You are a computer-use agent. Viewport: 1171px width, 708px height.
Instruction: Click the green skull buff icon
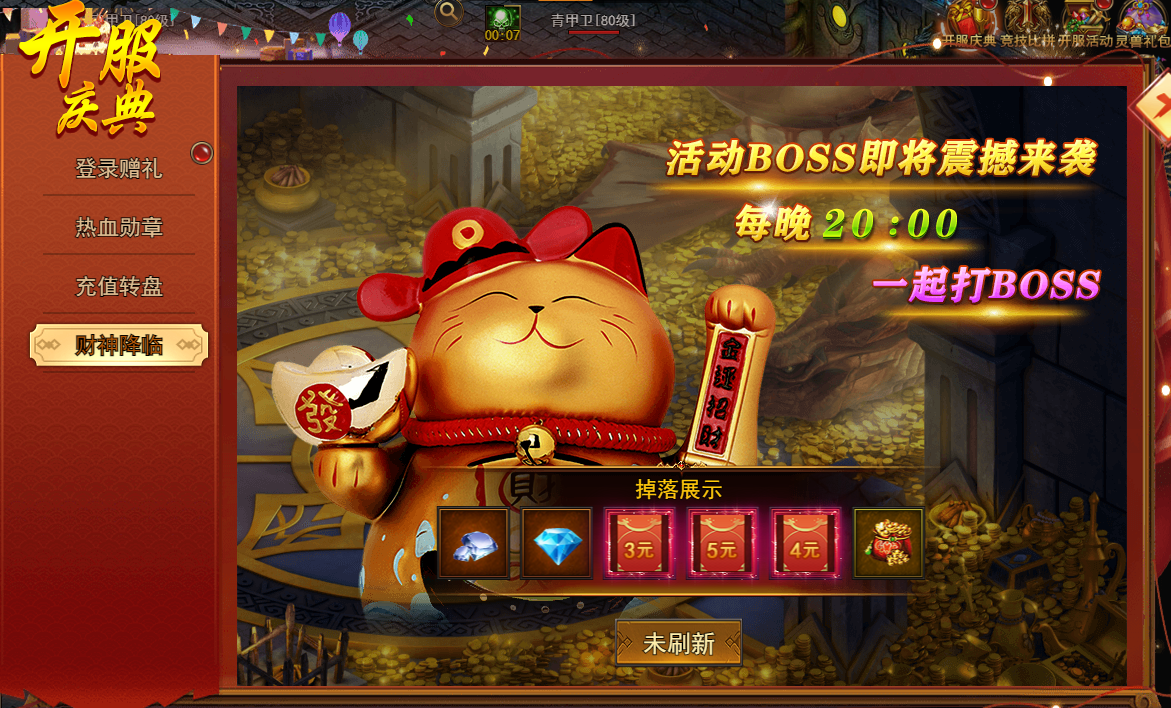point(502,16)
